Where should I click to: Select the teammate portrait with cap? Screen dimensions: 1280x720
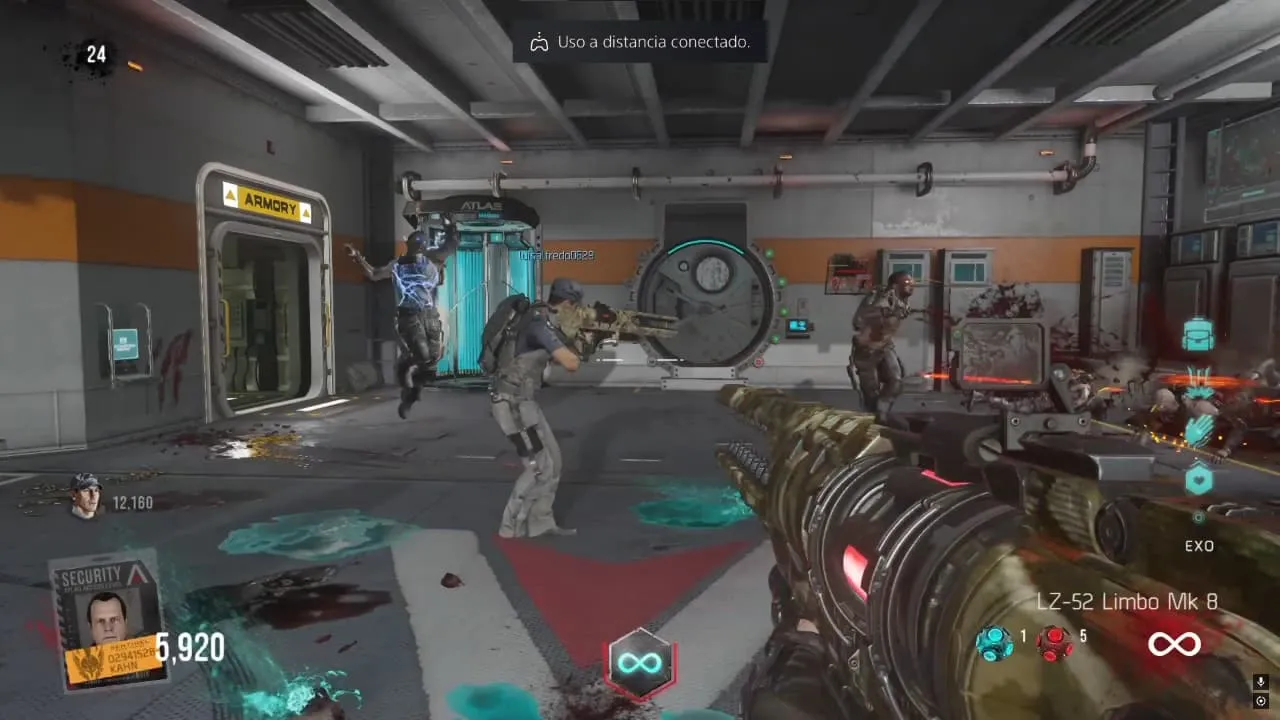point(86,496)
